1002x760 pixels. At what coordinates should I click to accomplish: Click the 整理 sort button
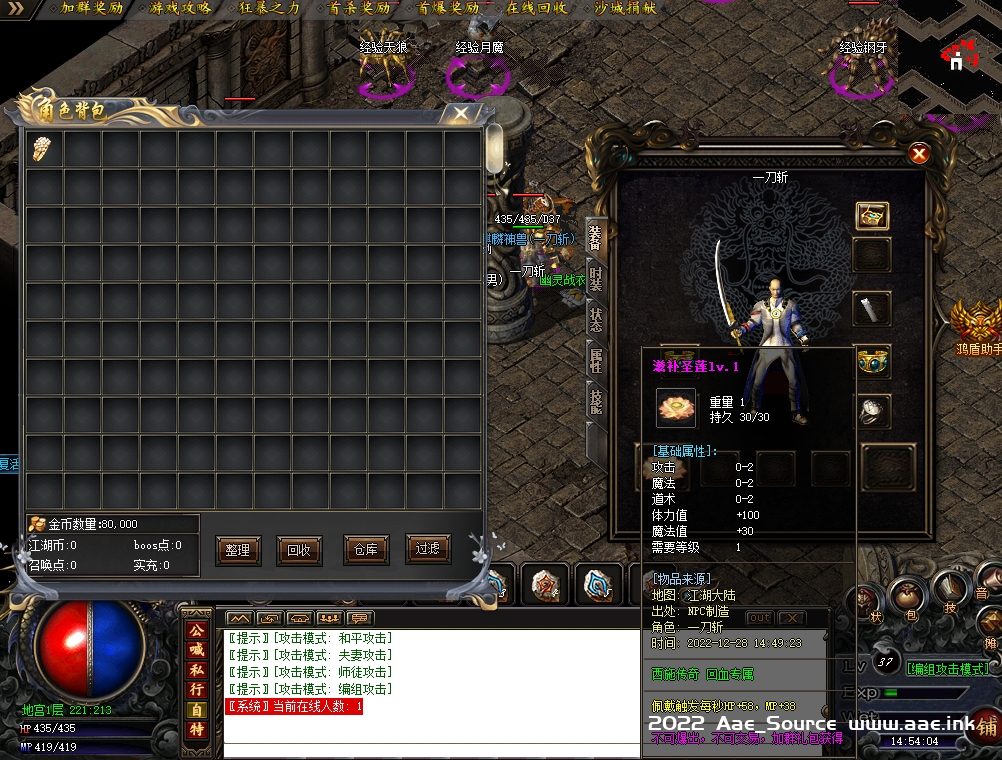(238, 550)
